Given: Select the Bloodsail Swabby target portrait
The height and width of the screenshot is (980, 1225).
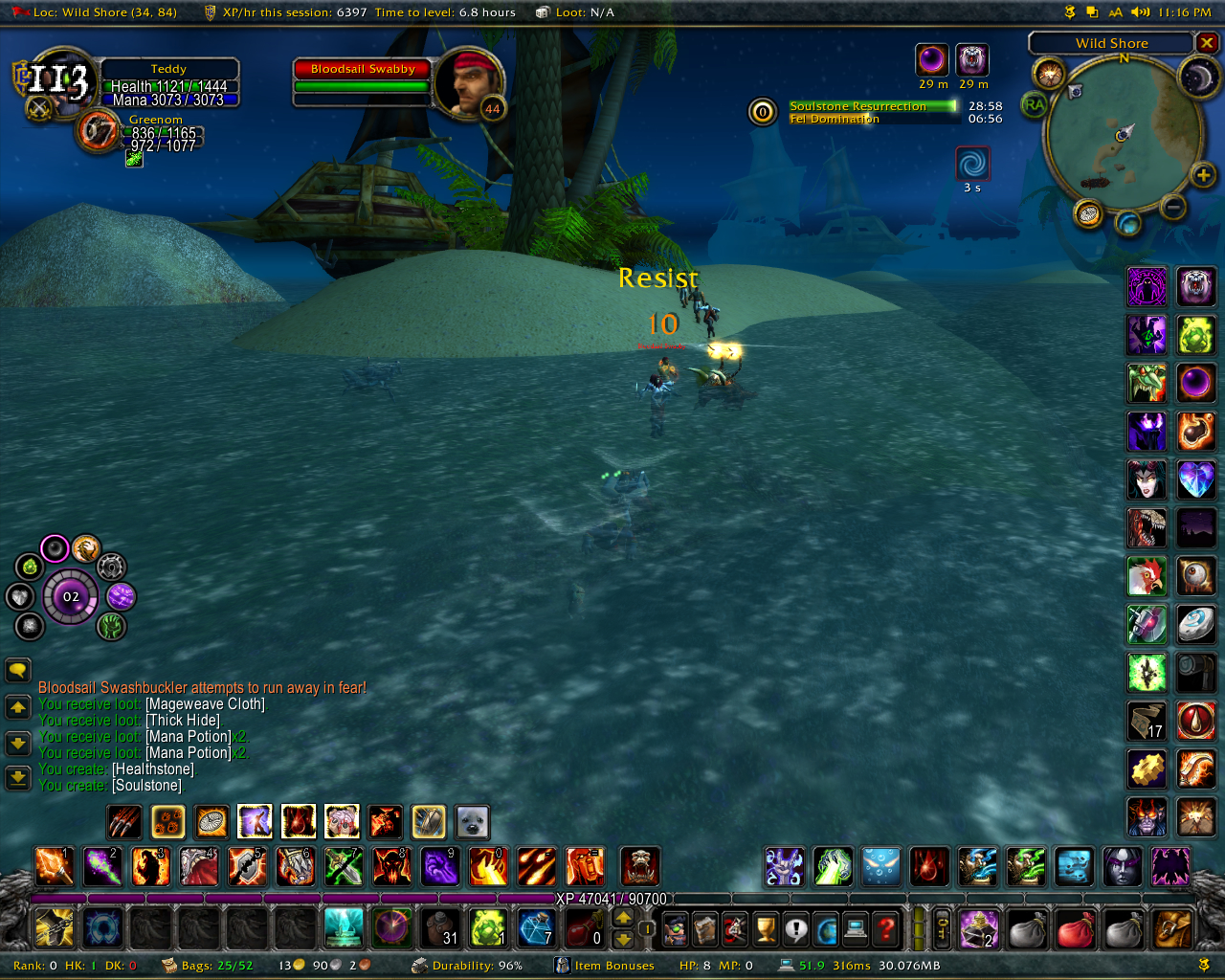Looking at the screenshot, I should (x=468, y=82).
